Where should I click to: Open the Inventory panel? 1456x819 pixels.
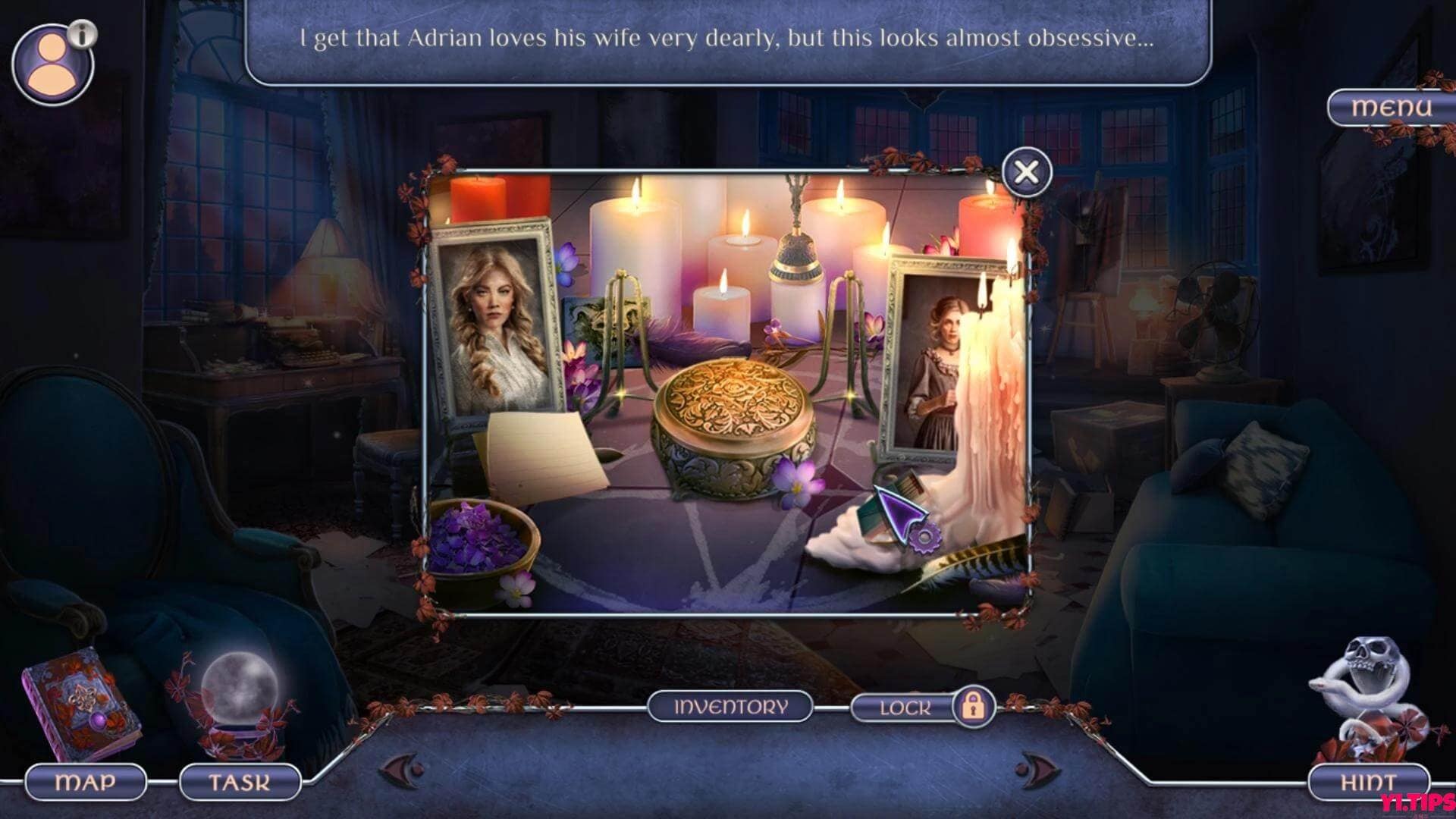coord(730,707)
